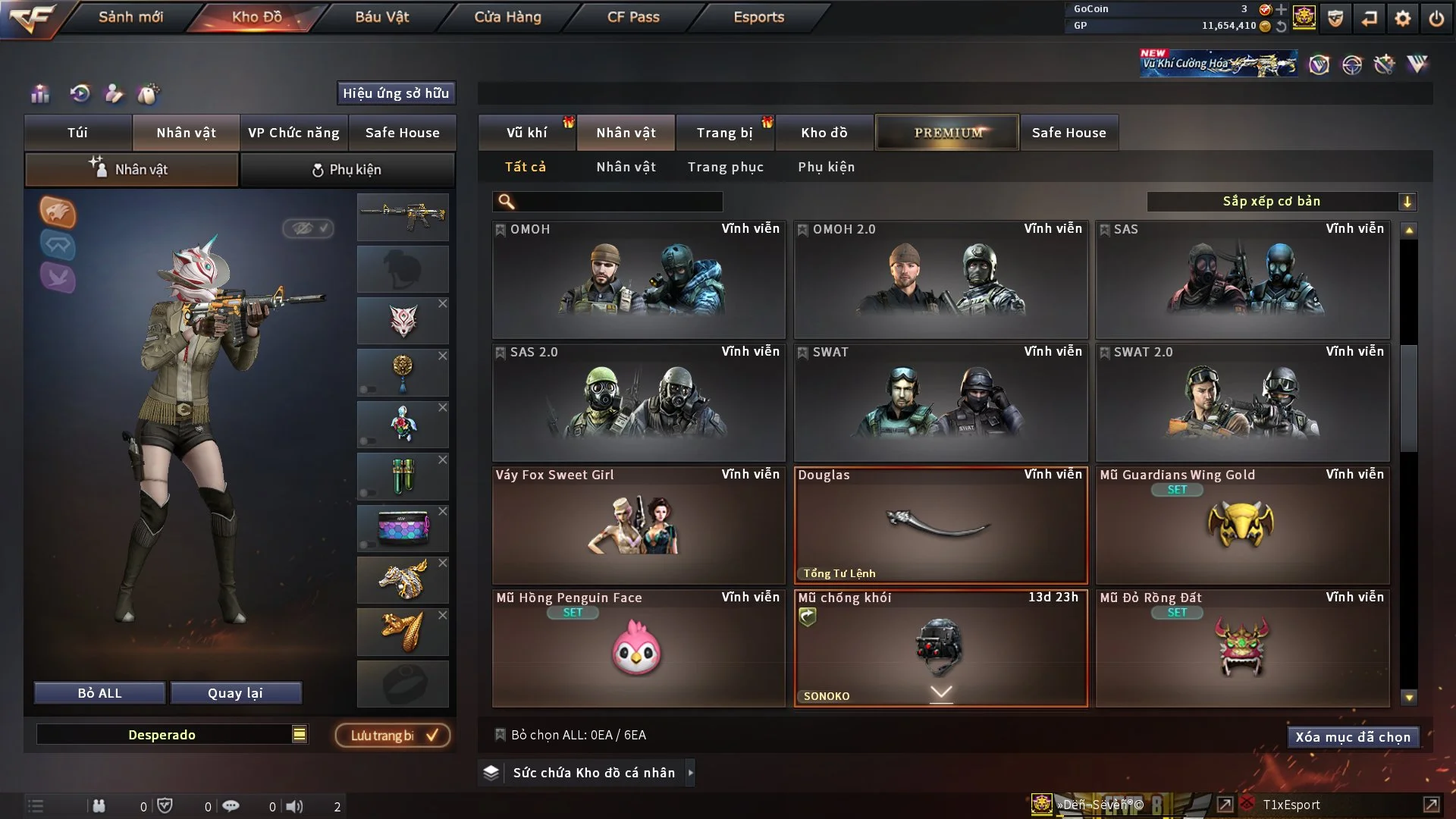1456x819 pixels.
Task: Switch to the Phụ kiện tab
Action: click(347, 170)
